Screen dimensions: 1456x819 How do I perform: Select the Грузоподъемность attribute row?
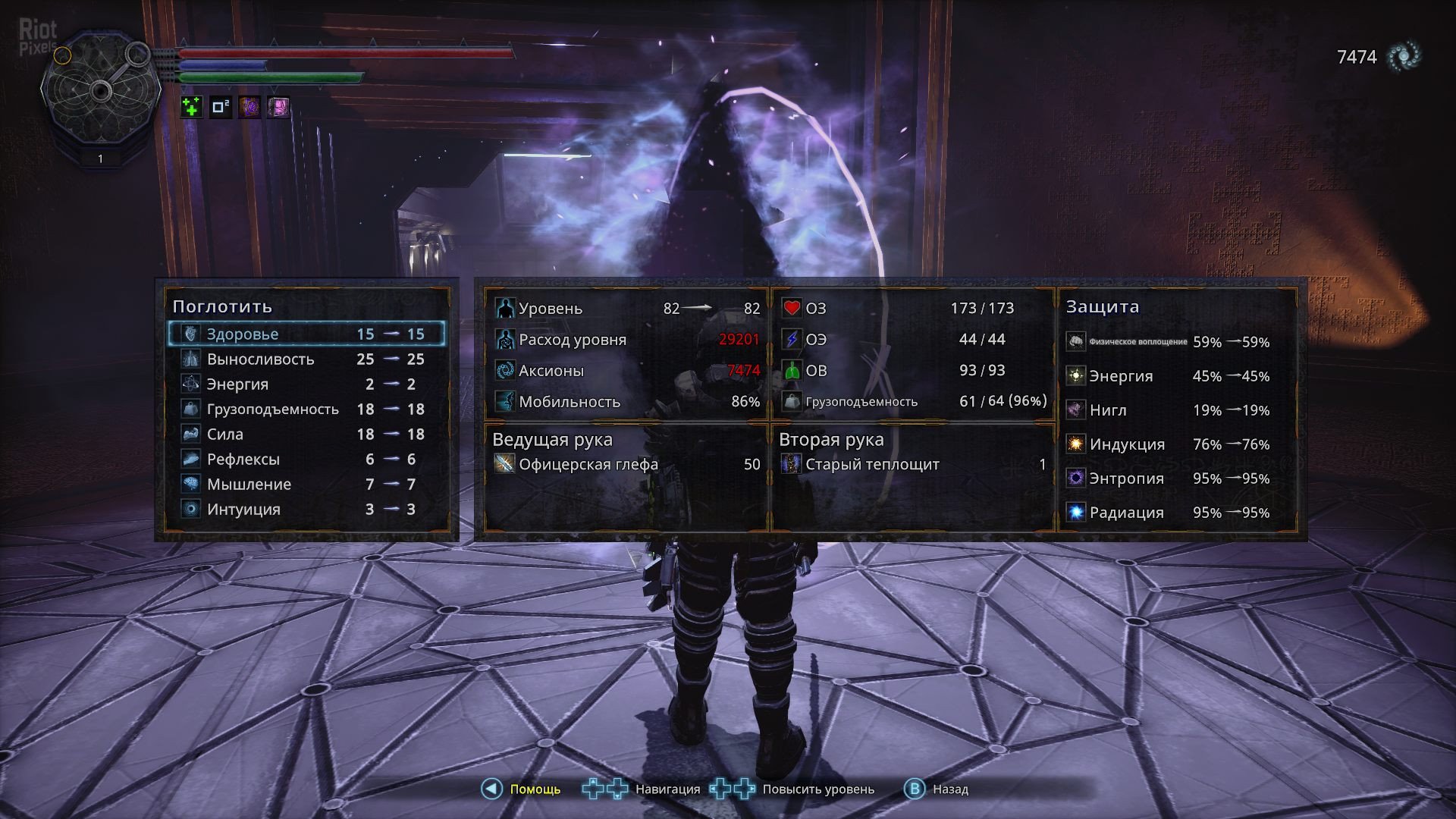pos(306,409)
